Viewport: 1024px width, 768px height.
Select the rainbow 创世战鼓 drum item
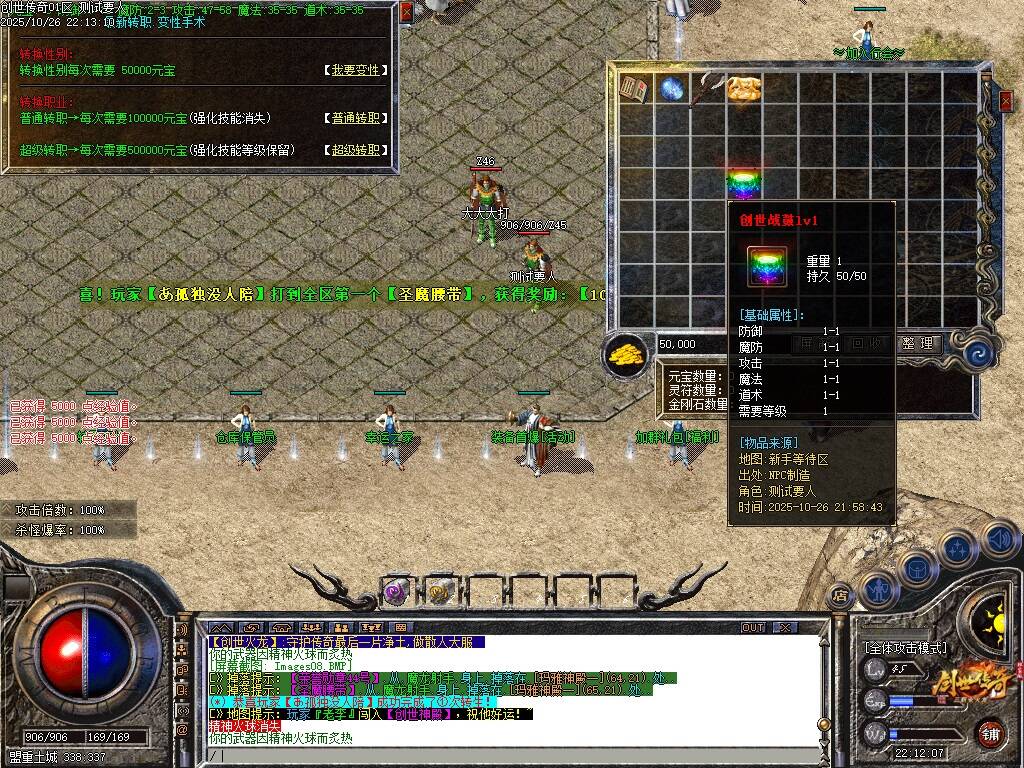point(743,184)
